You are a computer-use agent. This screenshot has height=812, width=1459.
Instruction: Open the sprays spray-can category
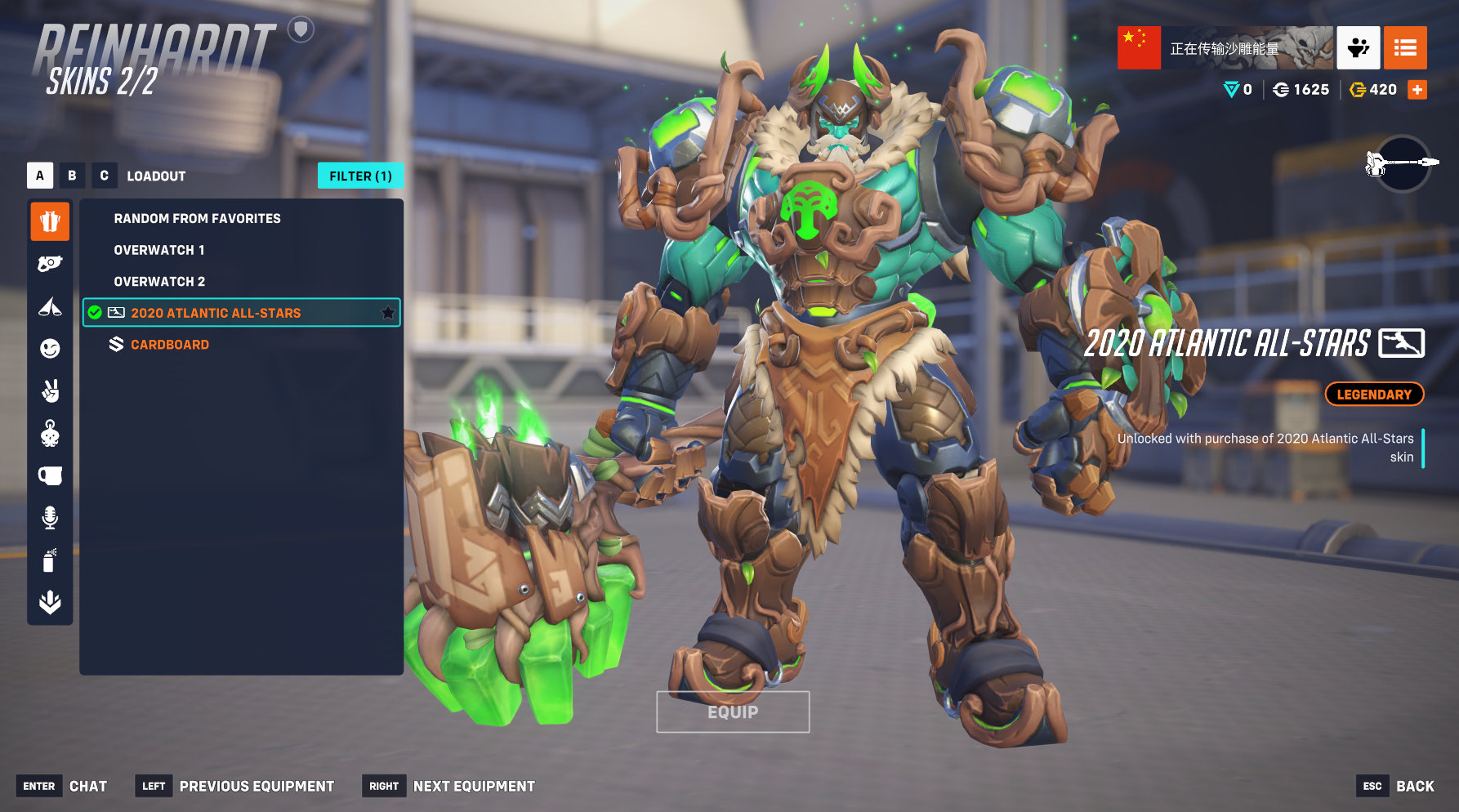[x=50, y=560]
